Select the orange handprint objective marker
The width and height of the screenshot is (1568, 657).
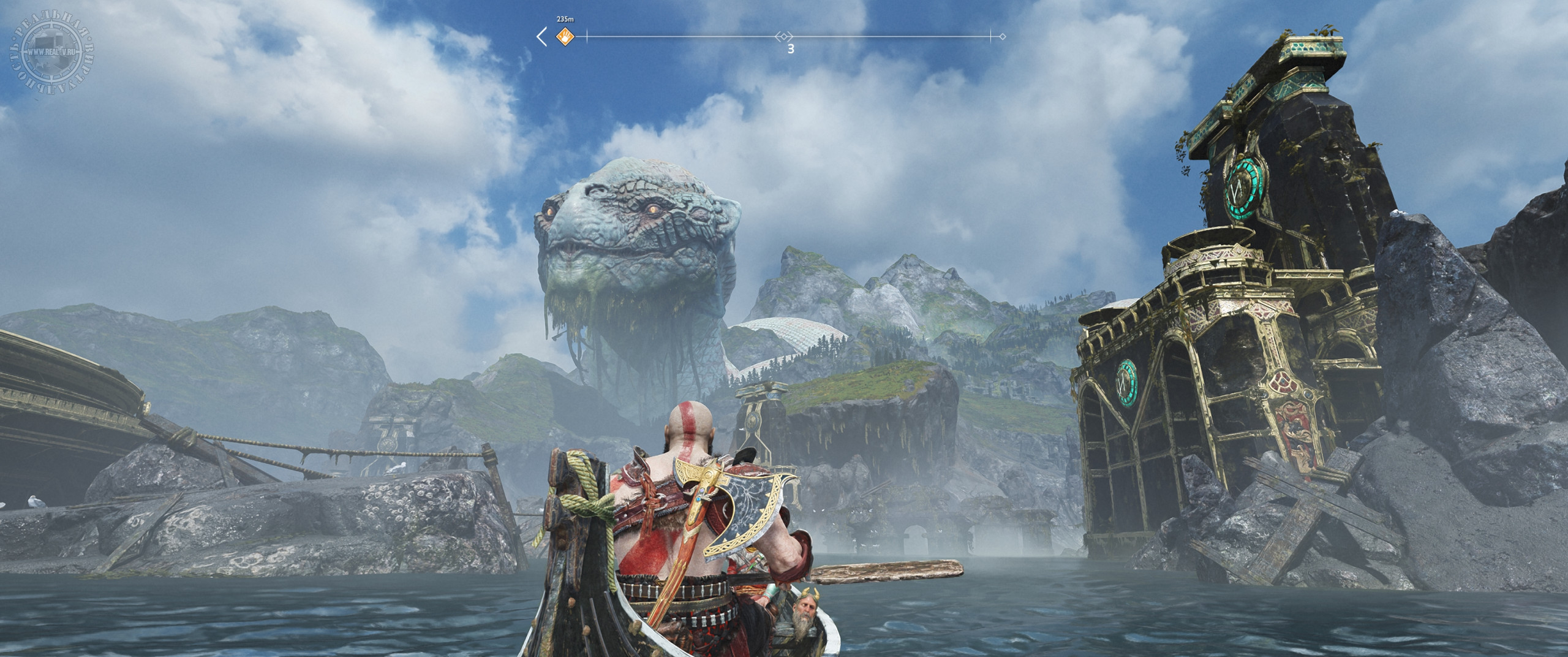563,37
